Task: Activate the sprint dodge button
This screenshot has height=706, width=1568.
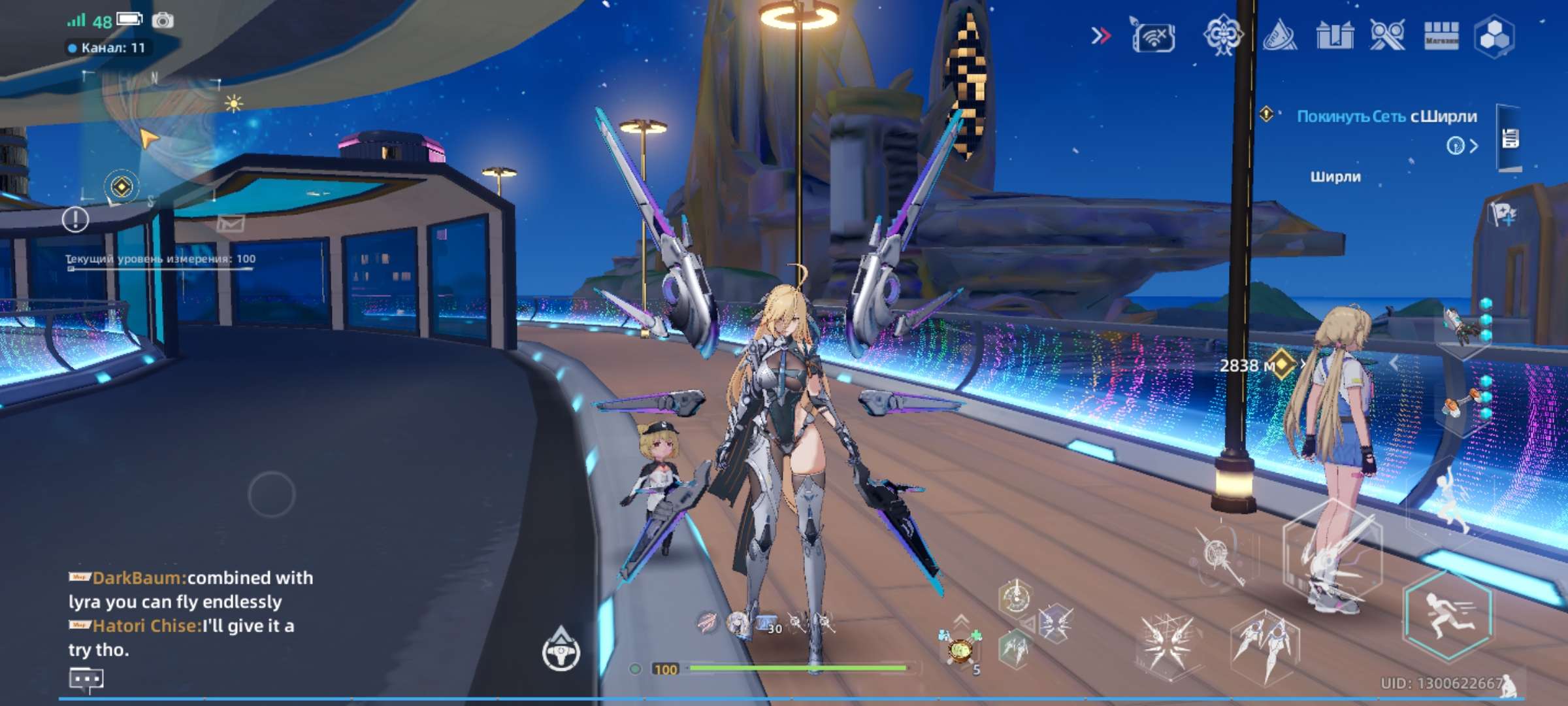Action: [1447, 615]
